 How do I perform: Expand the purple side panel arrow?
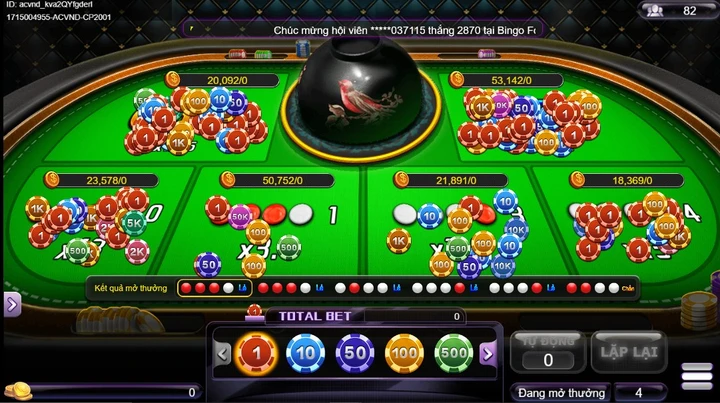12,304
